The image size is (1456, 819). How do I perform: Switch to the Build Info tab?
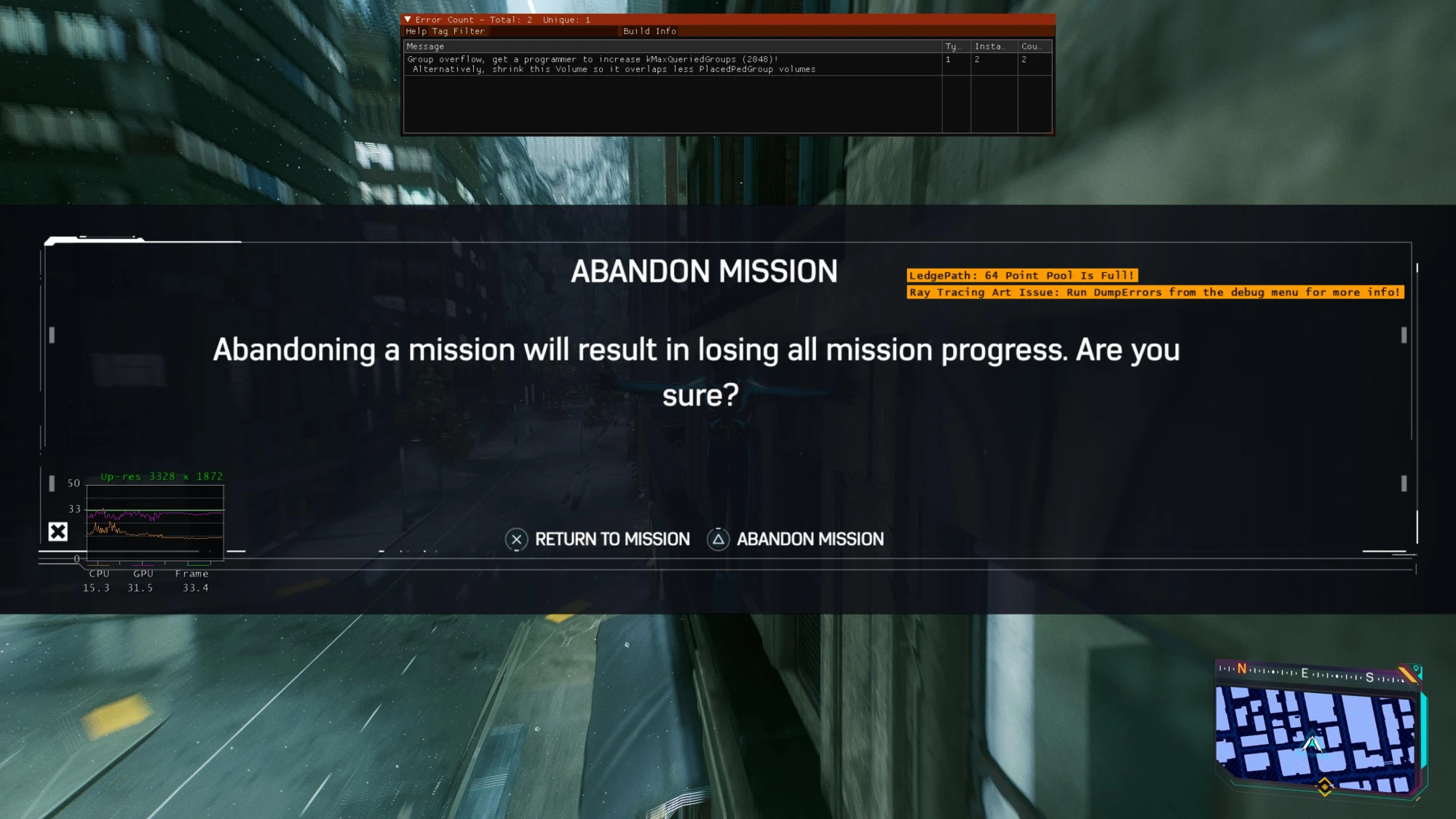[x=649, y=31]
